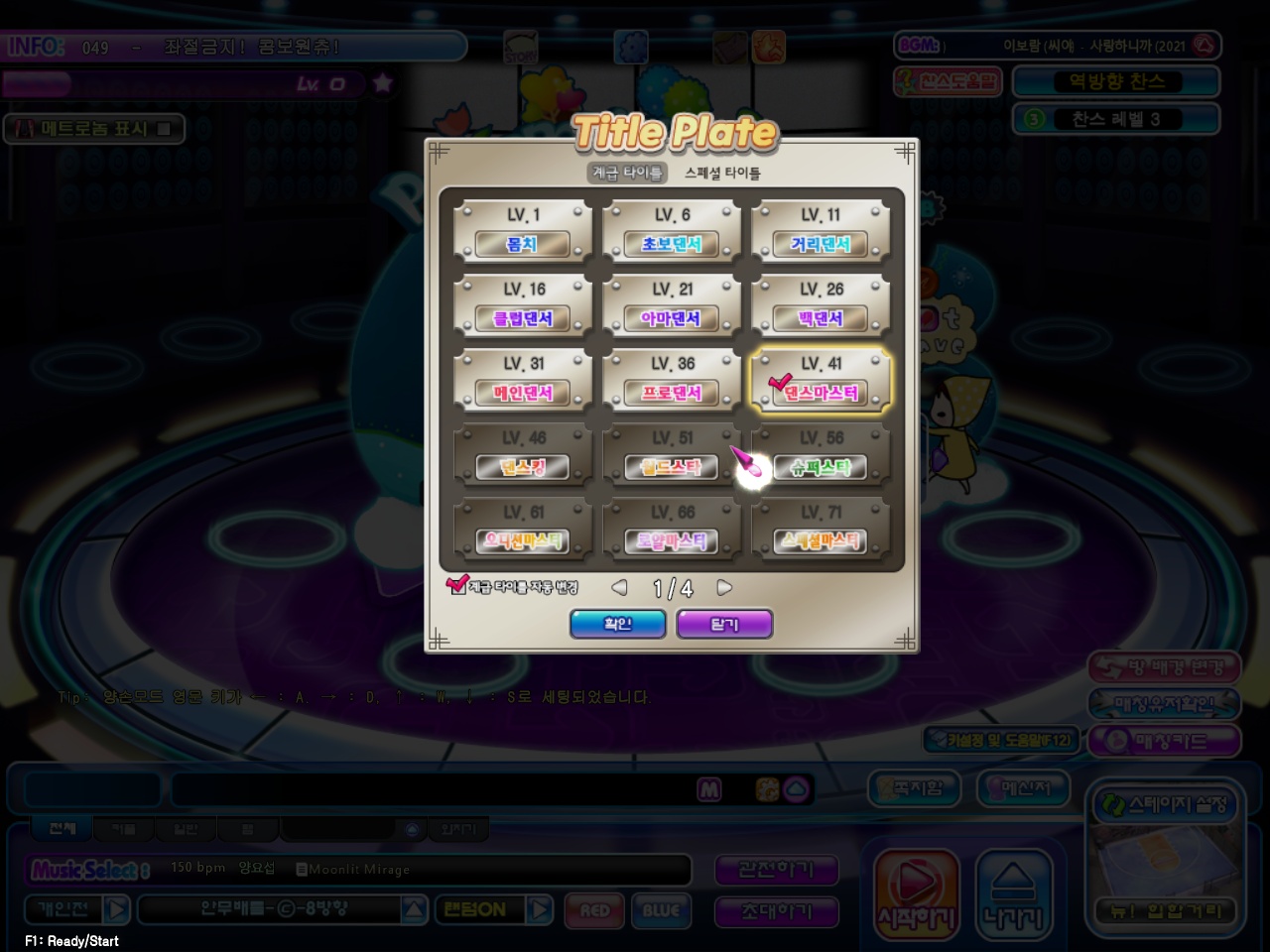
Task: Open the 안무배틀 dance pattern selector arrow
Action: [413, 909]
